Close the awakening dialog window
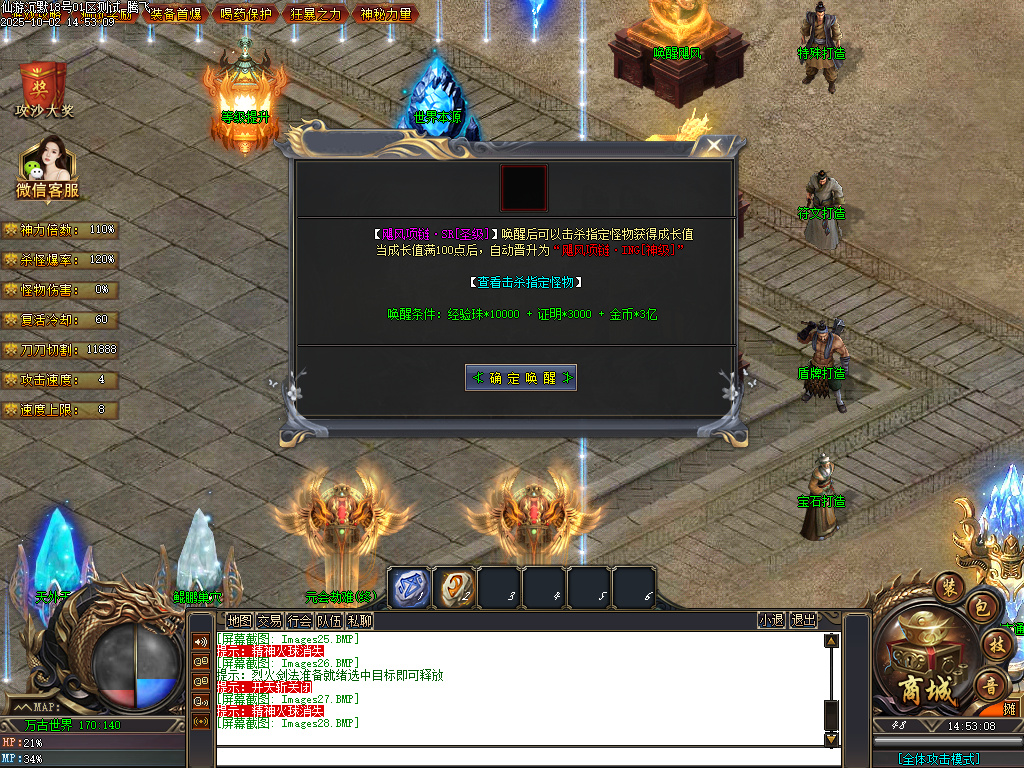Image resolution: width=1024 pixels, height=768 pixels. 713,145
